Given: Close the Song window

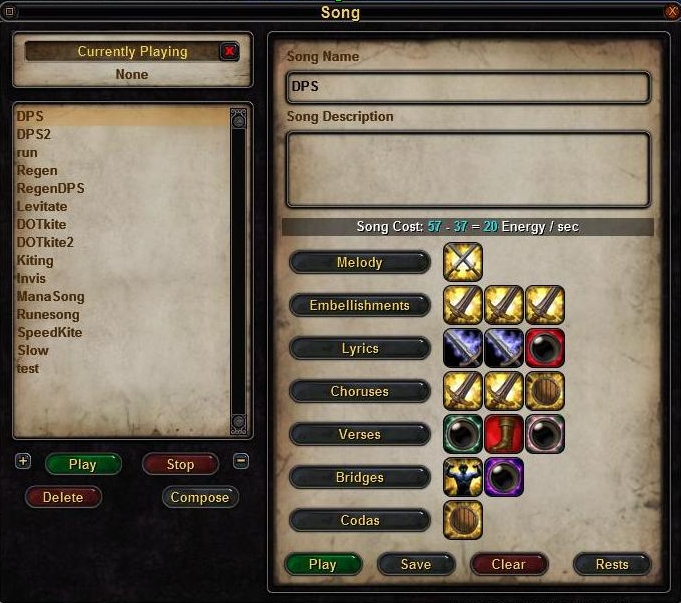Looking at the screenshot, I should tap(671, 12).
